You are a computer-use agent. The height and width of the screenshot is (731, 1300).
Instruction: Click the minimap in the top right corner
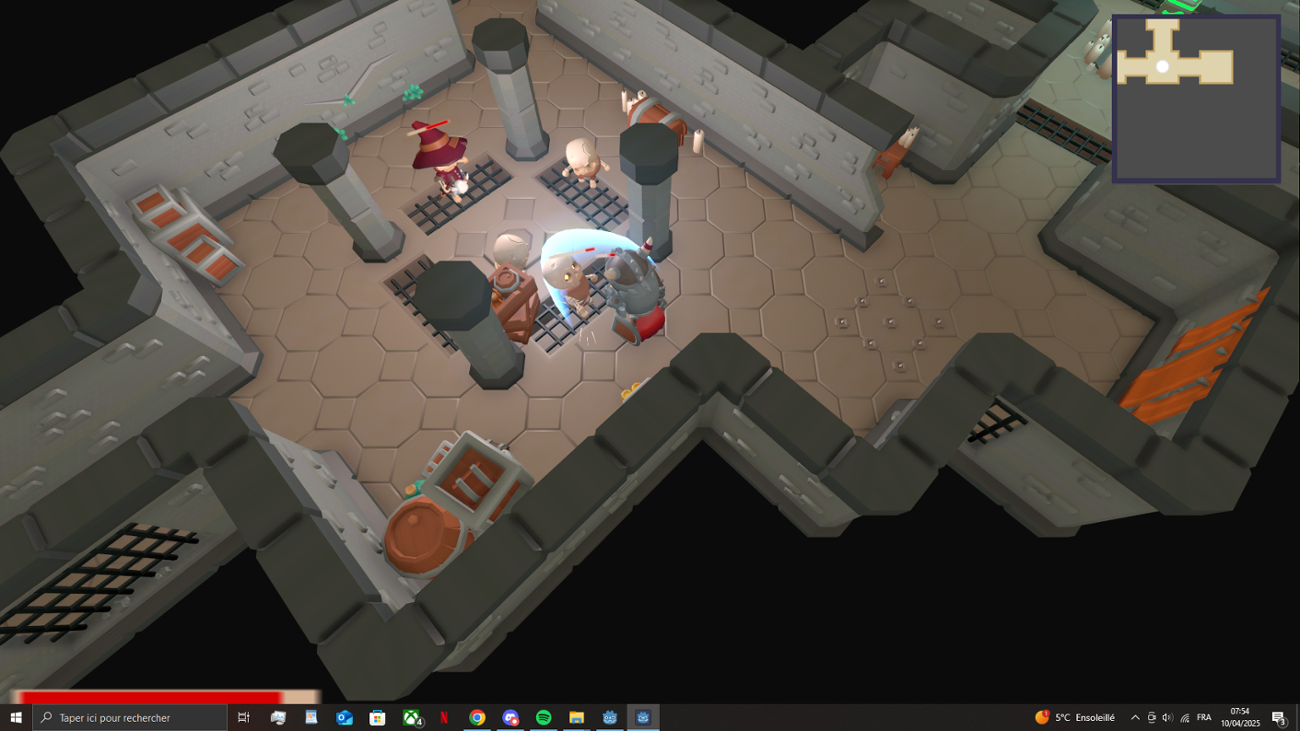[x=1196, y=95]
